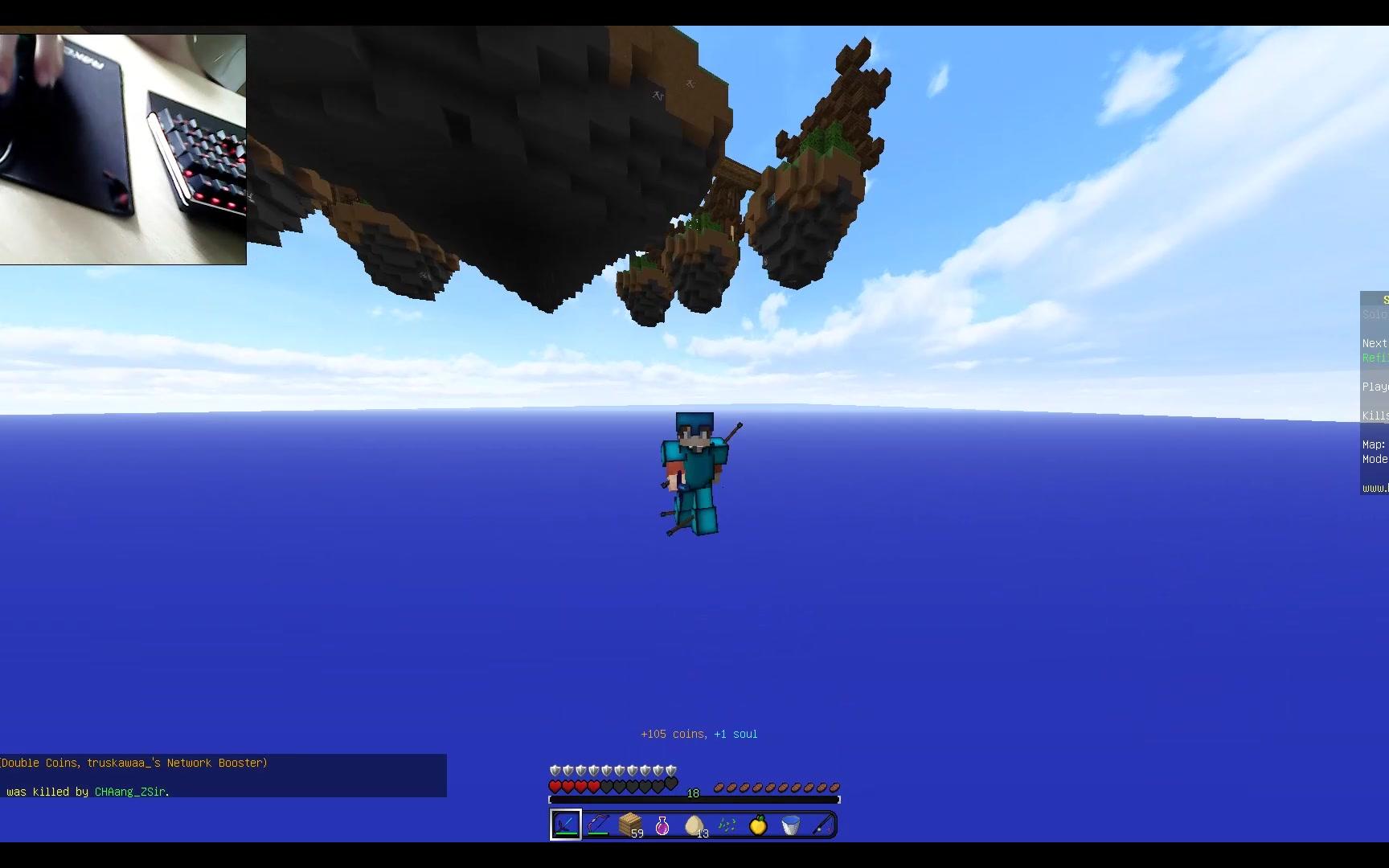Click the fishing rod in the last hotbar slot
Viewport: 1389px width, 868px height.
tap(822, 824)
